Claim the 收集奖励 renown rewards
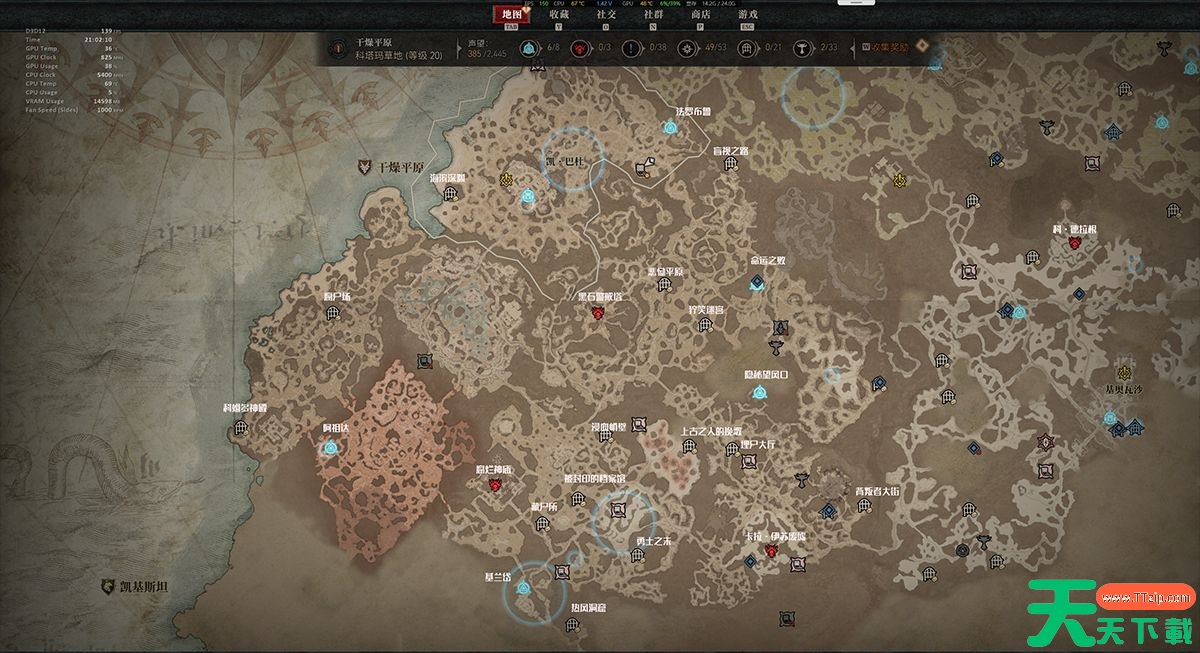Viewport: 1200px width, 653px height. 889,47
